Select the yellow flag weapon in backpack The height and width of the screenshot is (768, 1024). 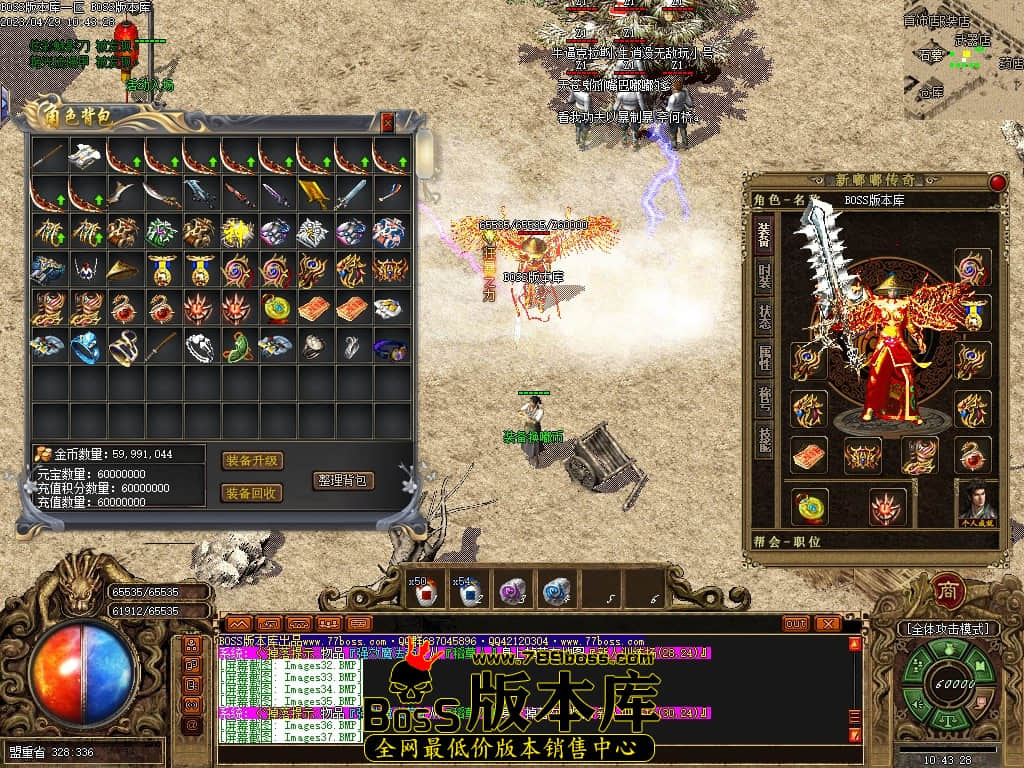(314, 194)
